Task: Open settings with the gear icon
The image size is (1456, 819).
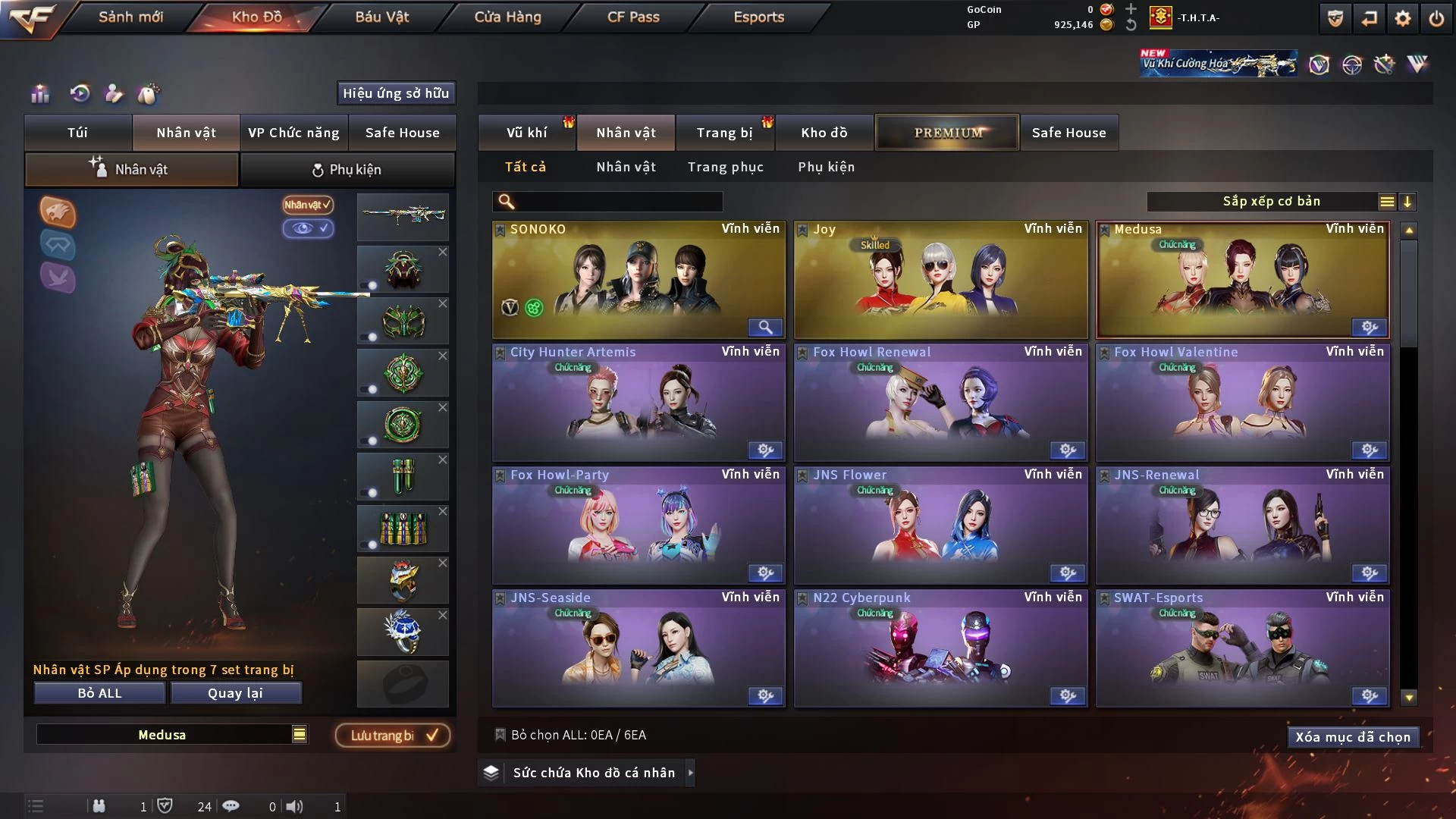Action: pos(1402,18)
